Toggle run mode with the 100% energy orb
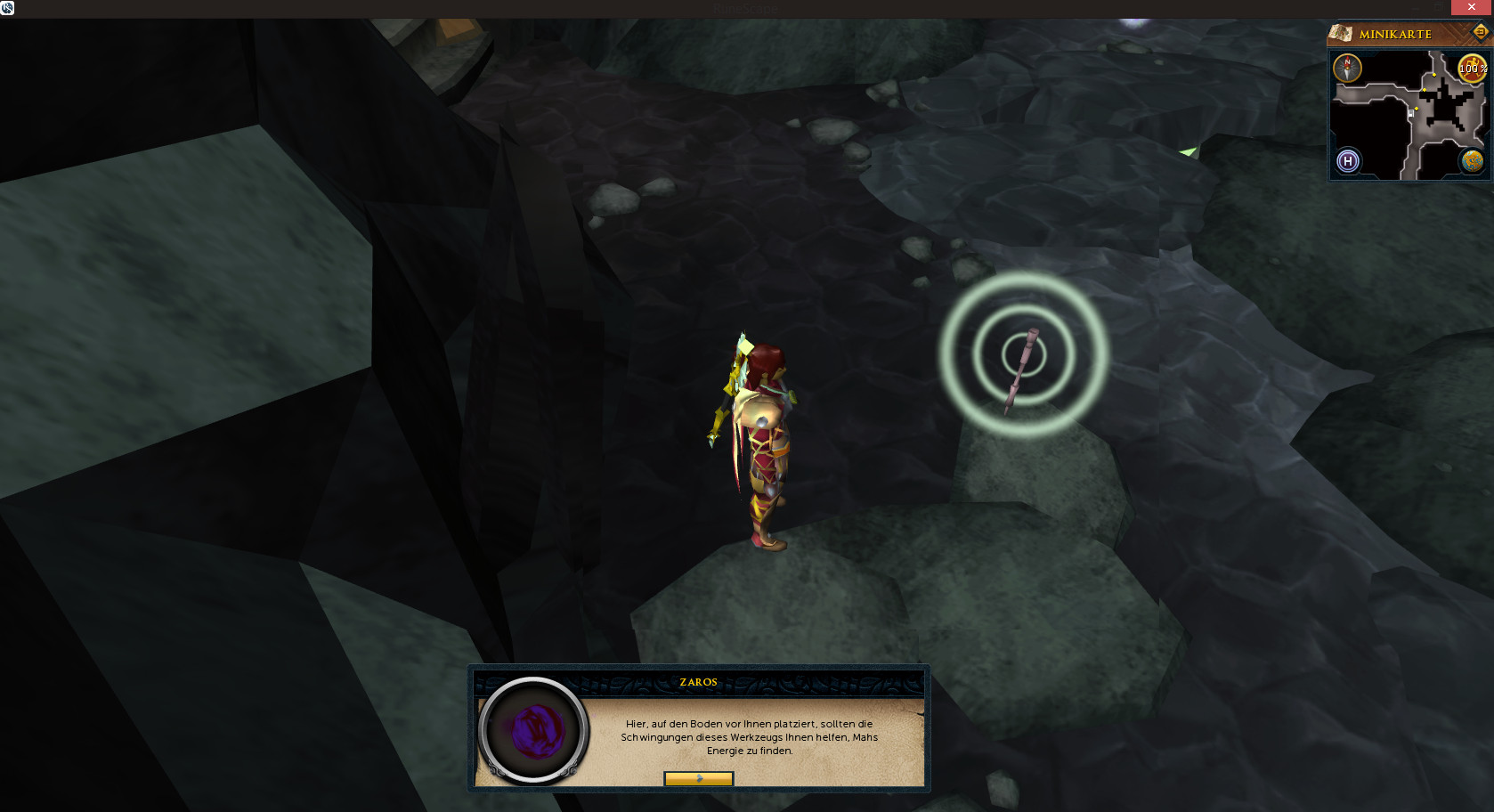This screenshot has width=1494, height=812. coord(1472,68)
